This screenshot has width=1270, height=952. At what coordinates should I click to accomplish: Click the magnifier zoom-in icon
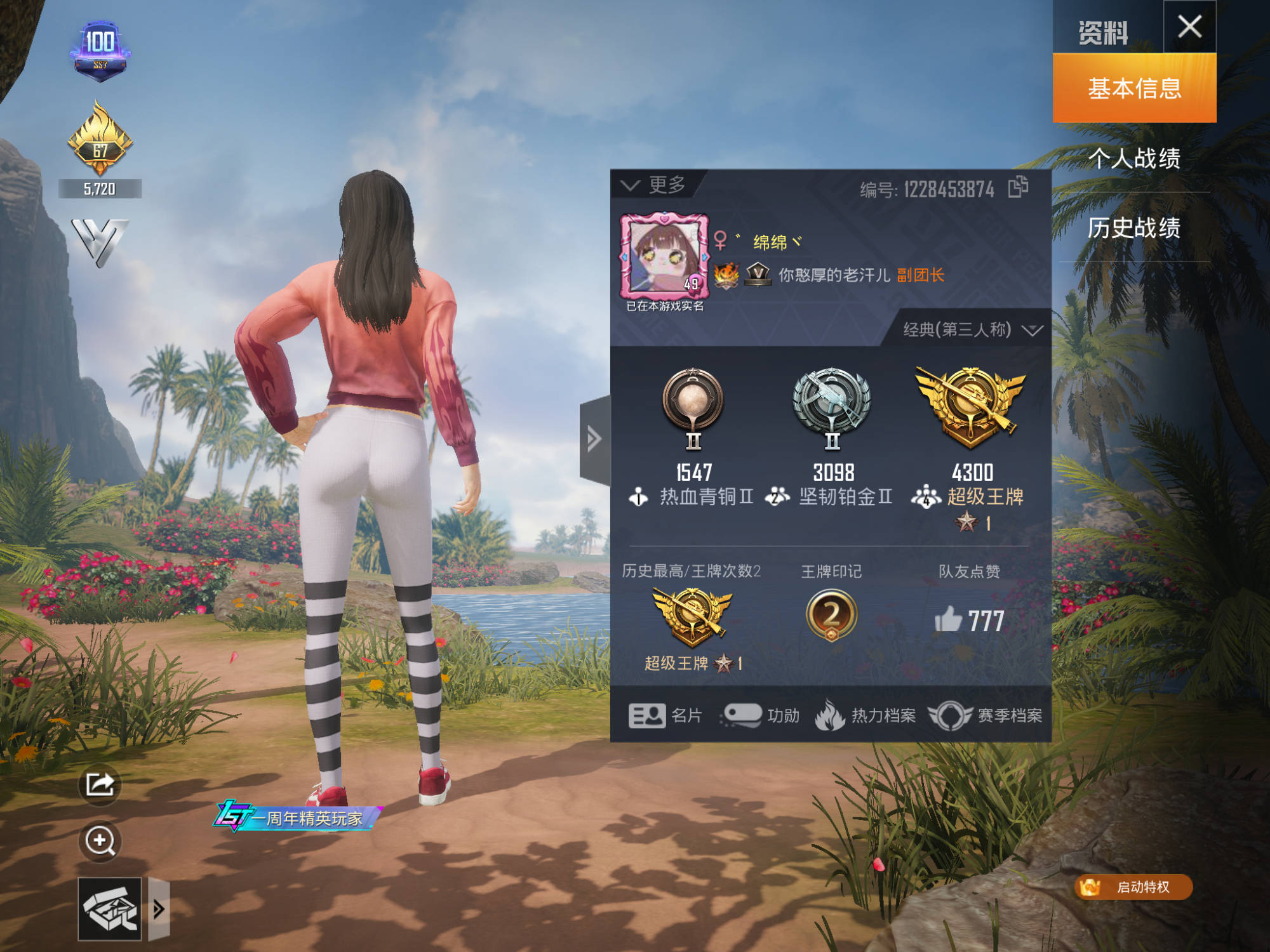(x=100, y=842)
